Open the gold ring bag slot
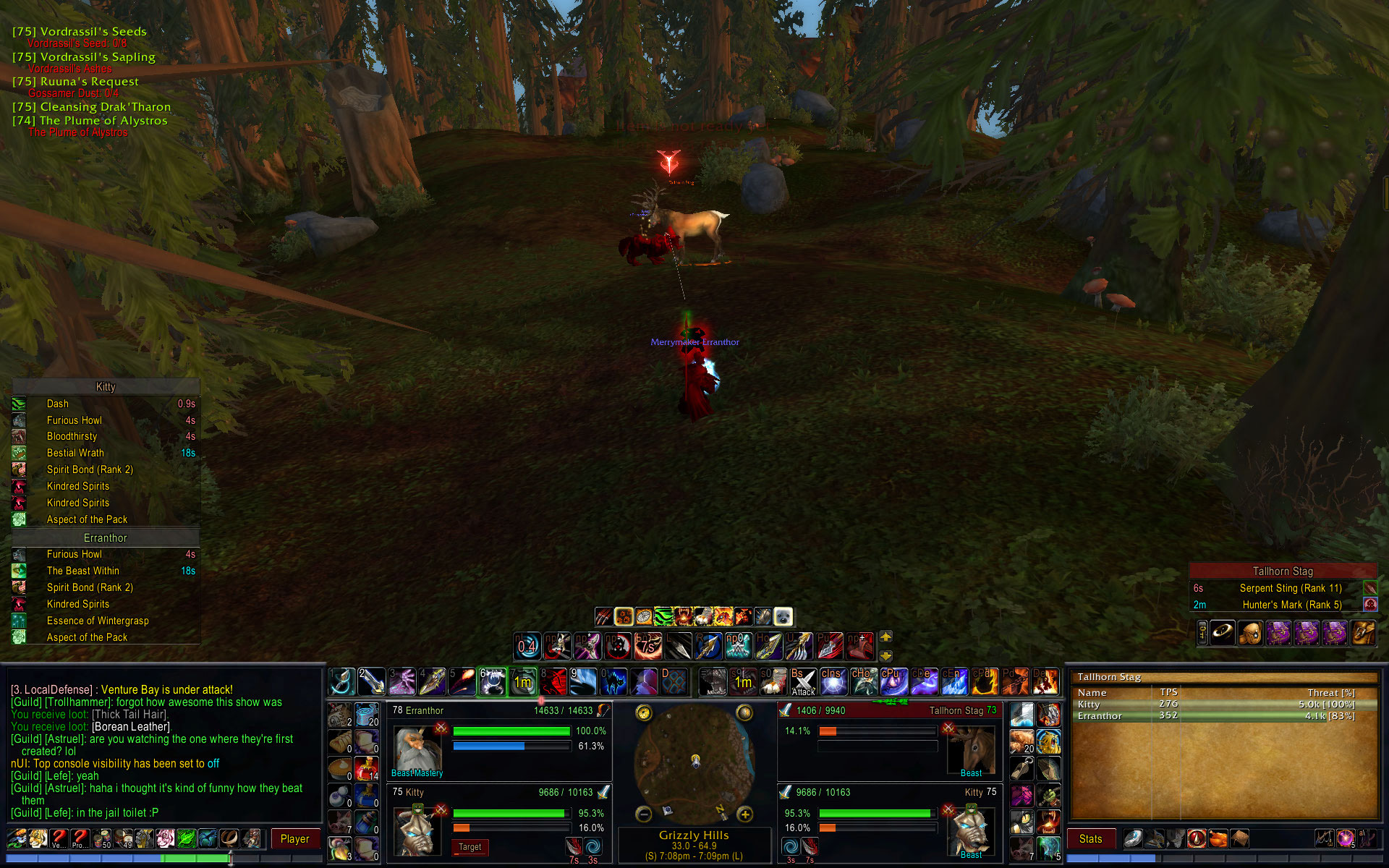1389x868 pixels. pyautogui.click(x=1222, y=633)
